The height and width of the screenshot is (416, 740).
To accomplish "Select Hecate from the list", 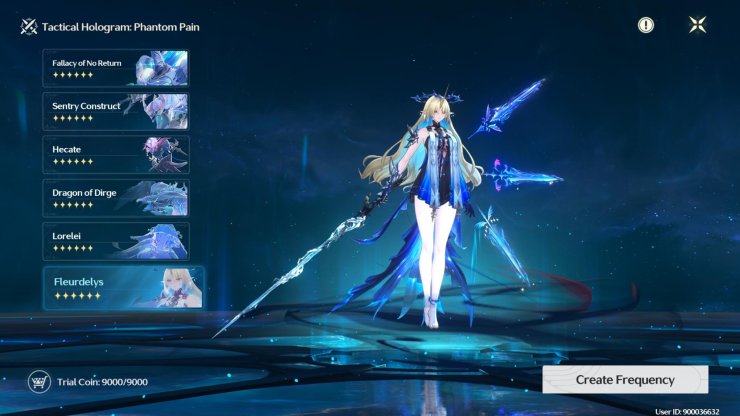I will coord(115,154).
